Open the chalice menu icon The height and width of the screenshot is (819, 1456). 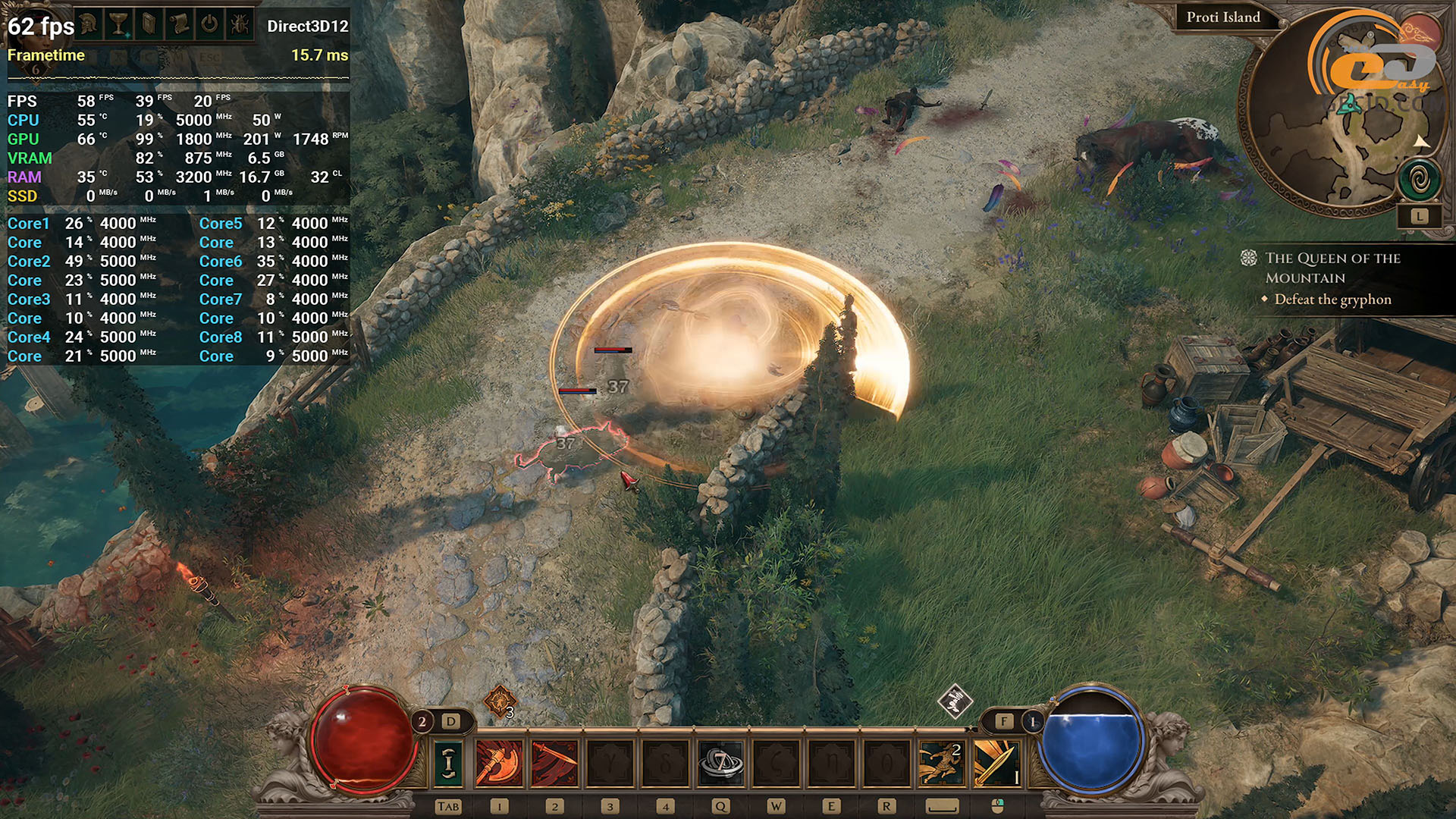click(118, 24)
